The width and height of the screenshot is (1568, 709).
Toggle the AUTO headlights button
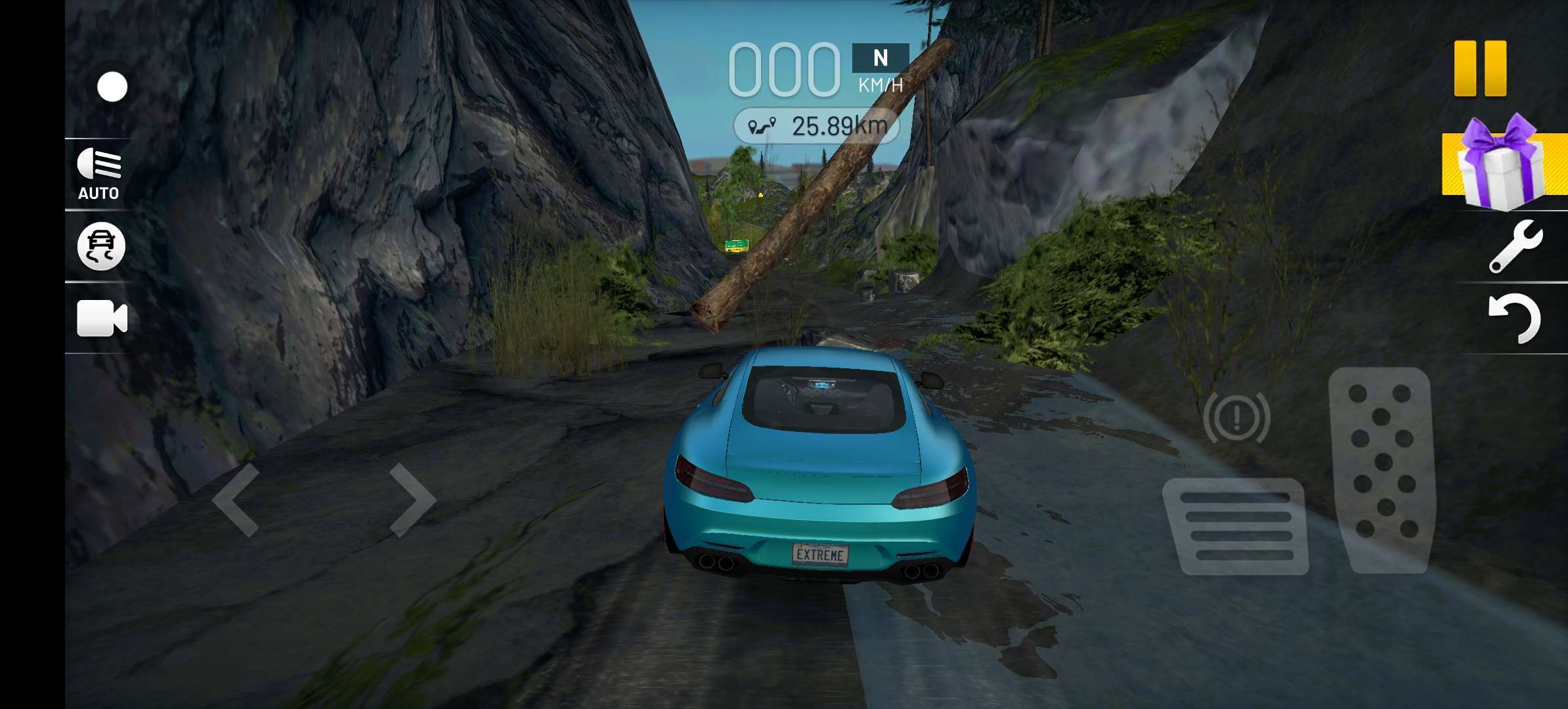(98, 174)
